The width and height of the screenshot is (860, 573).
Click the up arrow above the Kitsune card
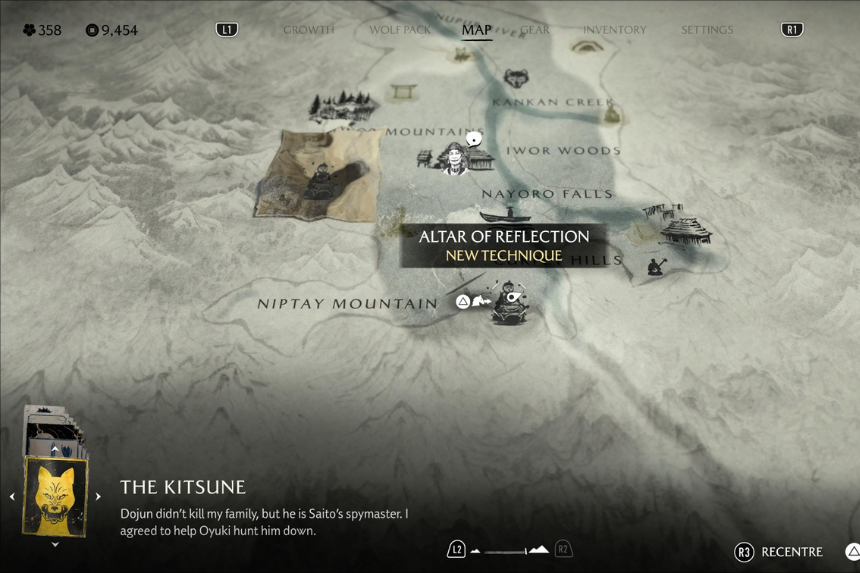click(x=55, y=449)
